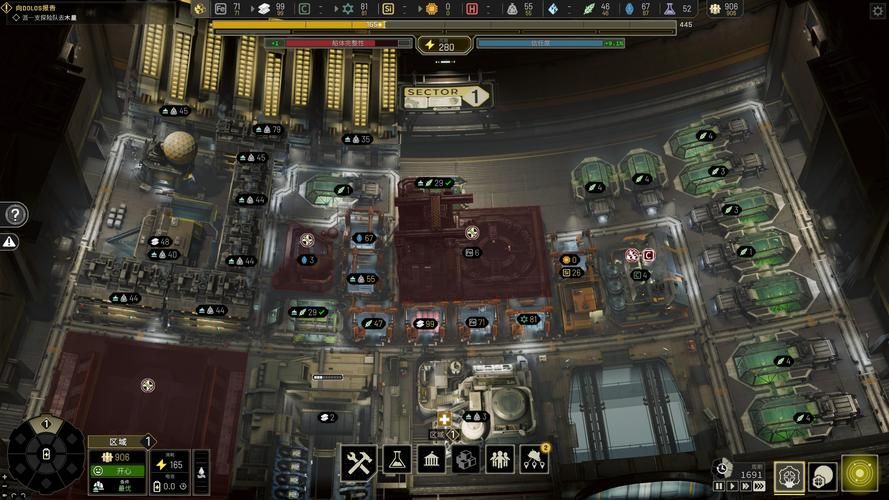Open the policies building icon menu
Viewport: 889px width, 500px height.
click(432, 460)
